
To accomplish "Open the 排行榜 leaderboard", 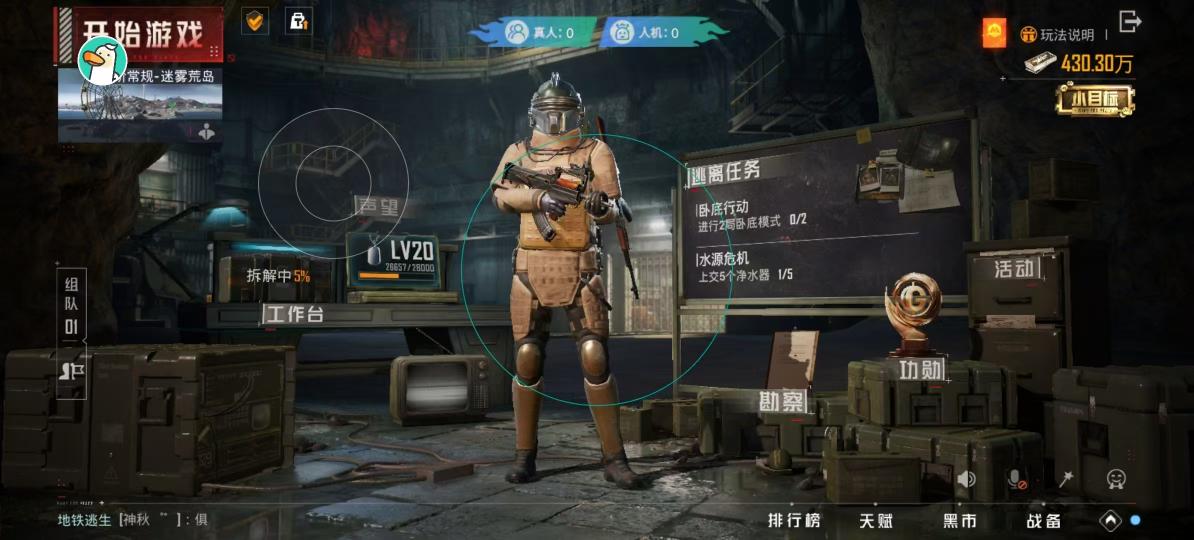I will tap(794, 520).
